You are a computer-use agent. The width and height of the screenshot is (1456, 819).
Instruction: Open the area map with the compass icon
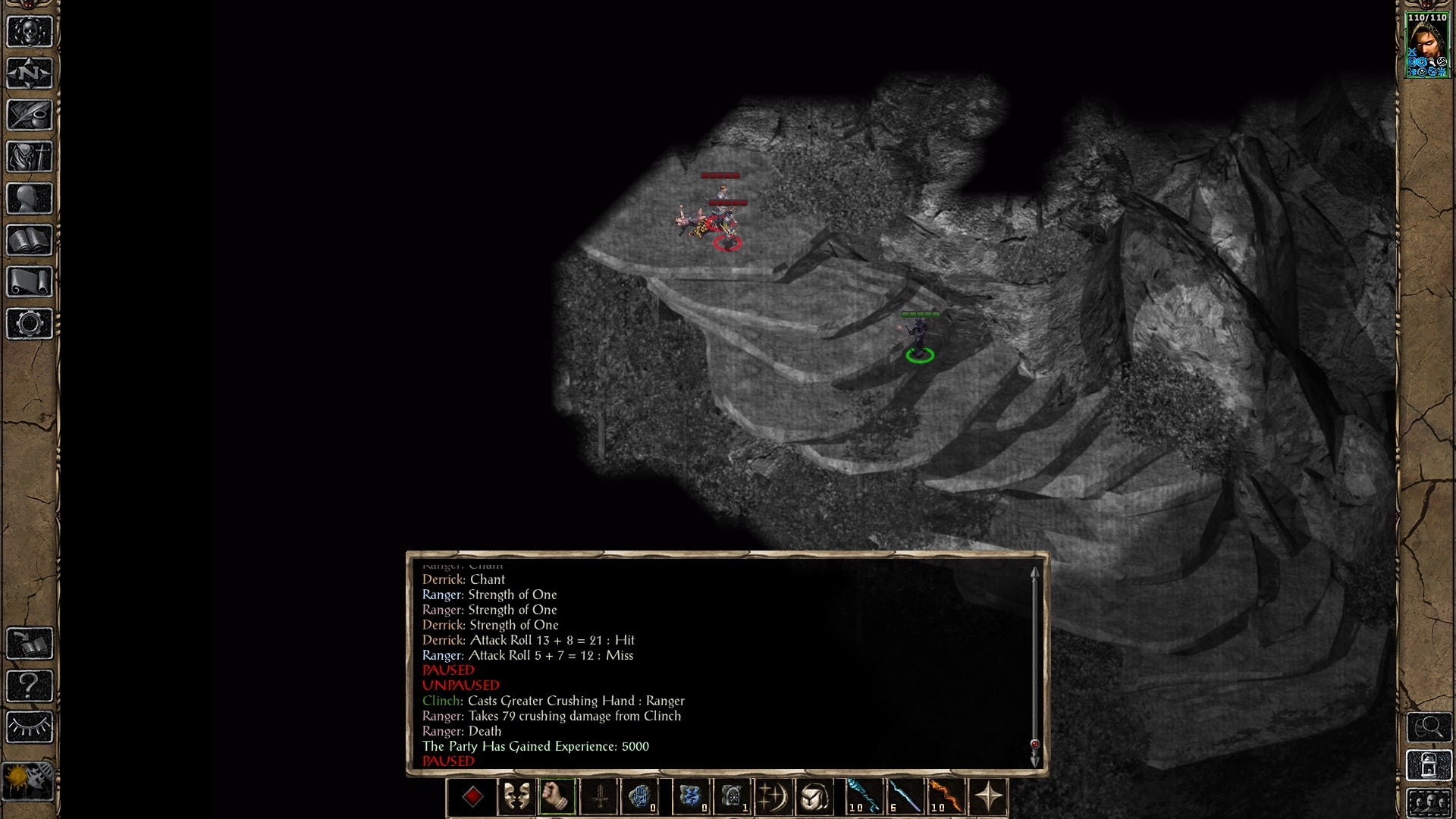click(30, 74)
